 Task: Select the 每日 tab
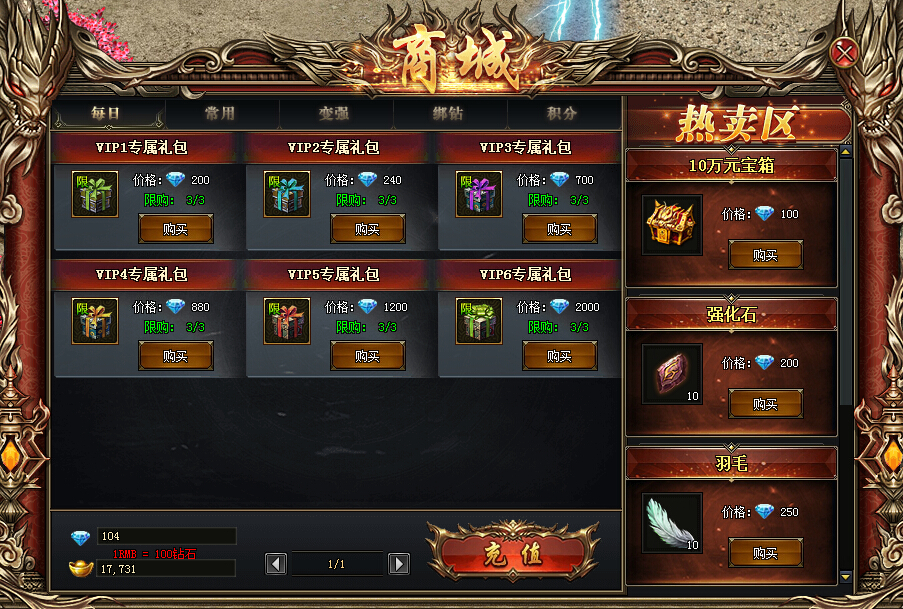(x=106, y=114)
